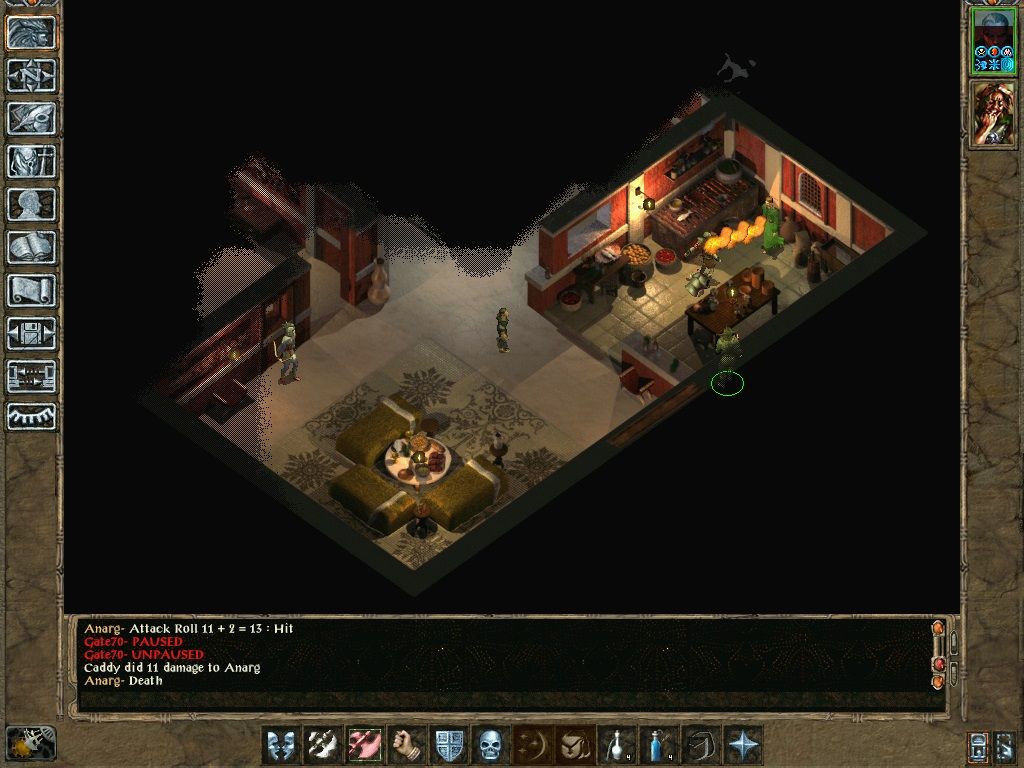The height and width of the screenshot is (768, 1024).
Task: Click the twin masks dialogue button
Action: pyautogui.click(x=281, y=745)
